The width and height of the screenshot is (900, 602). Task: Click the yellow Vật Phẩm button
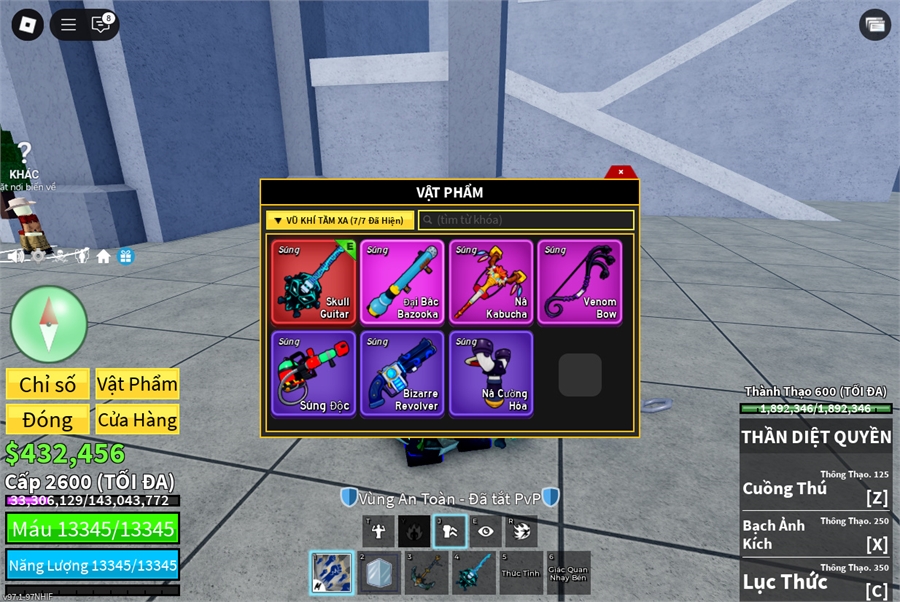(137, 385)
